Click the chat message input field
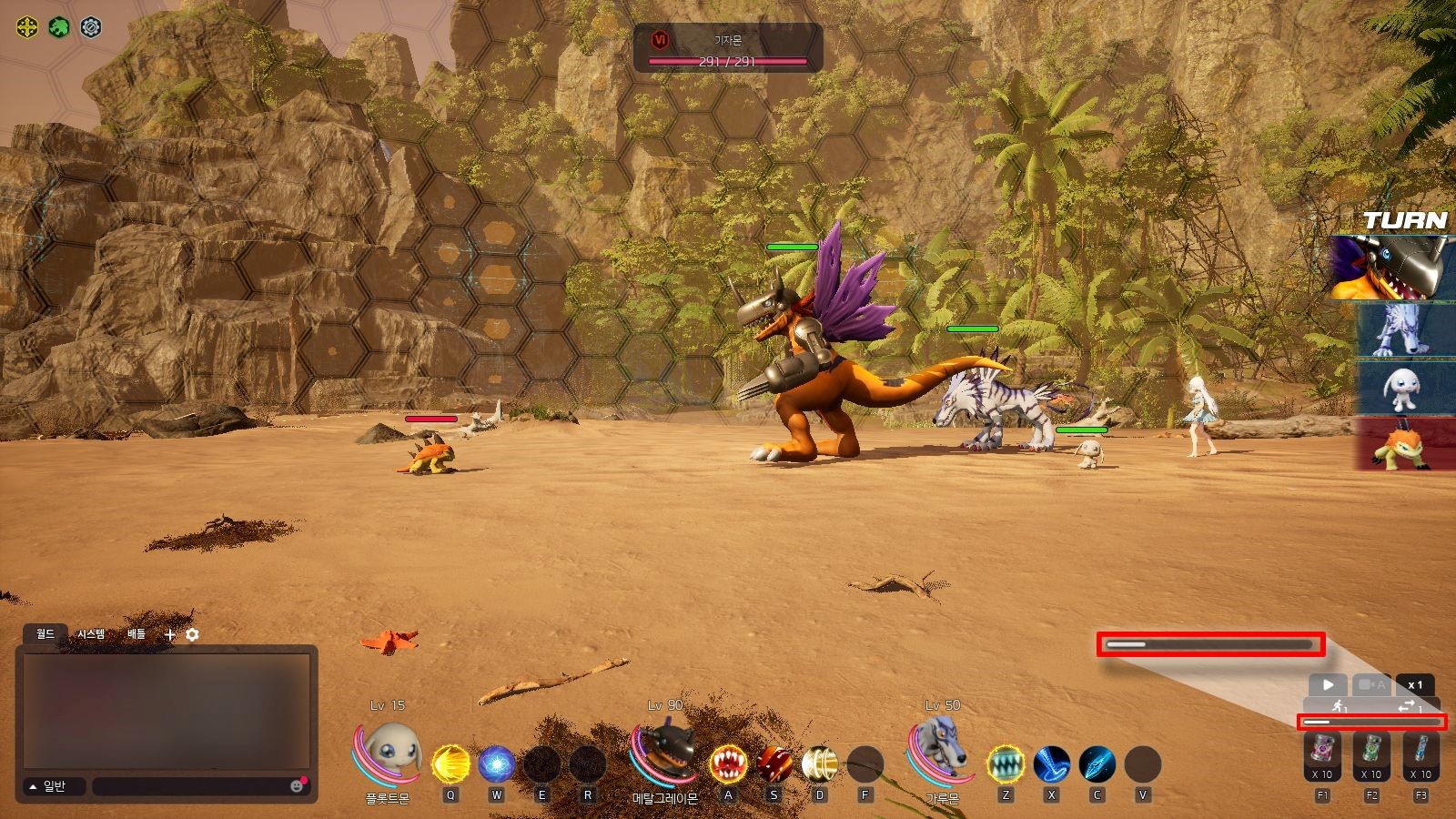 191,786
